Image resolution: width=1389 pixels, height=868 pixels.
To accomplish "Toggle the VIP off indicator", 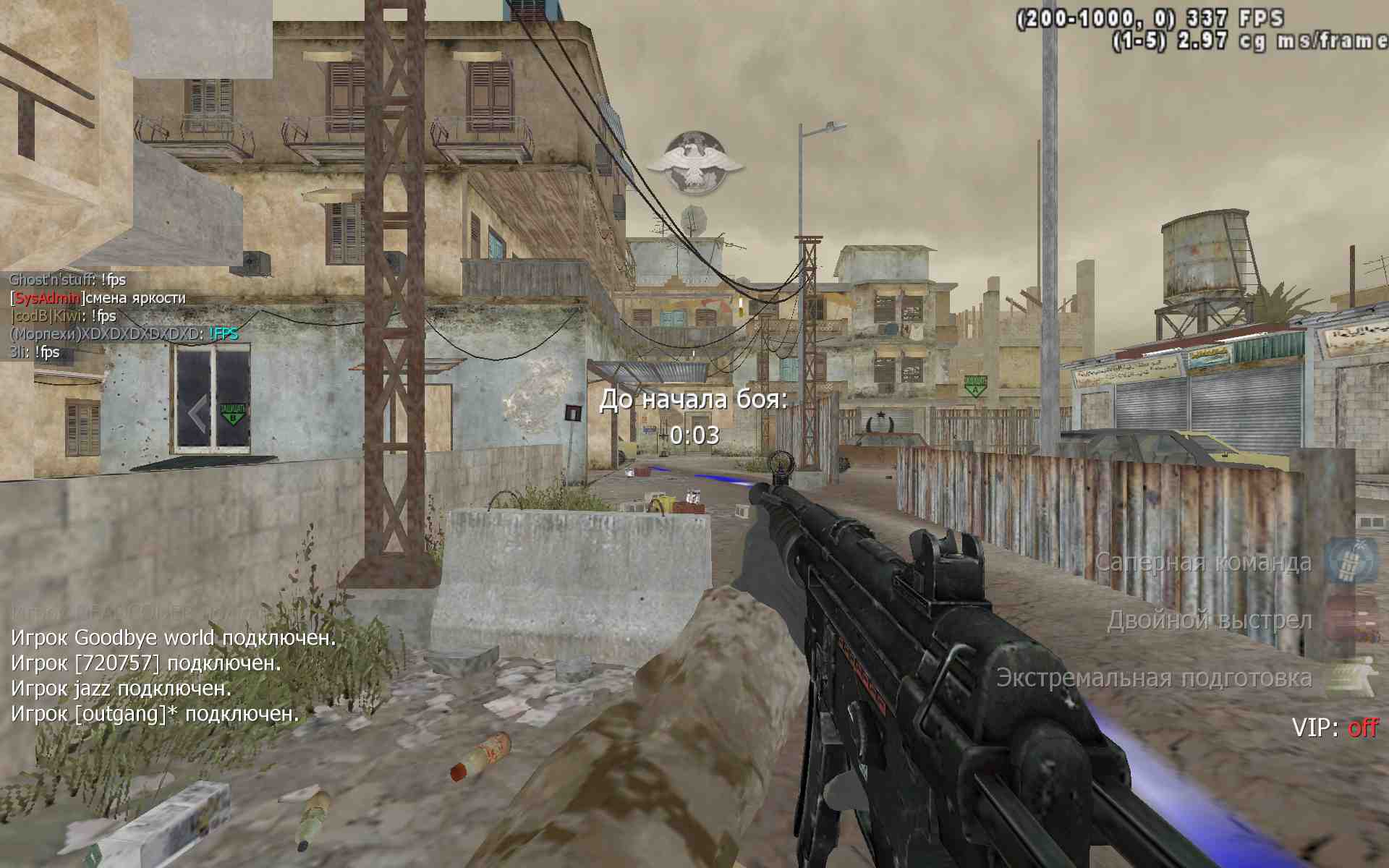I will pos(1335,727).
